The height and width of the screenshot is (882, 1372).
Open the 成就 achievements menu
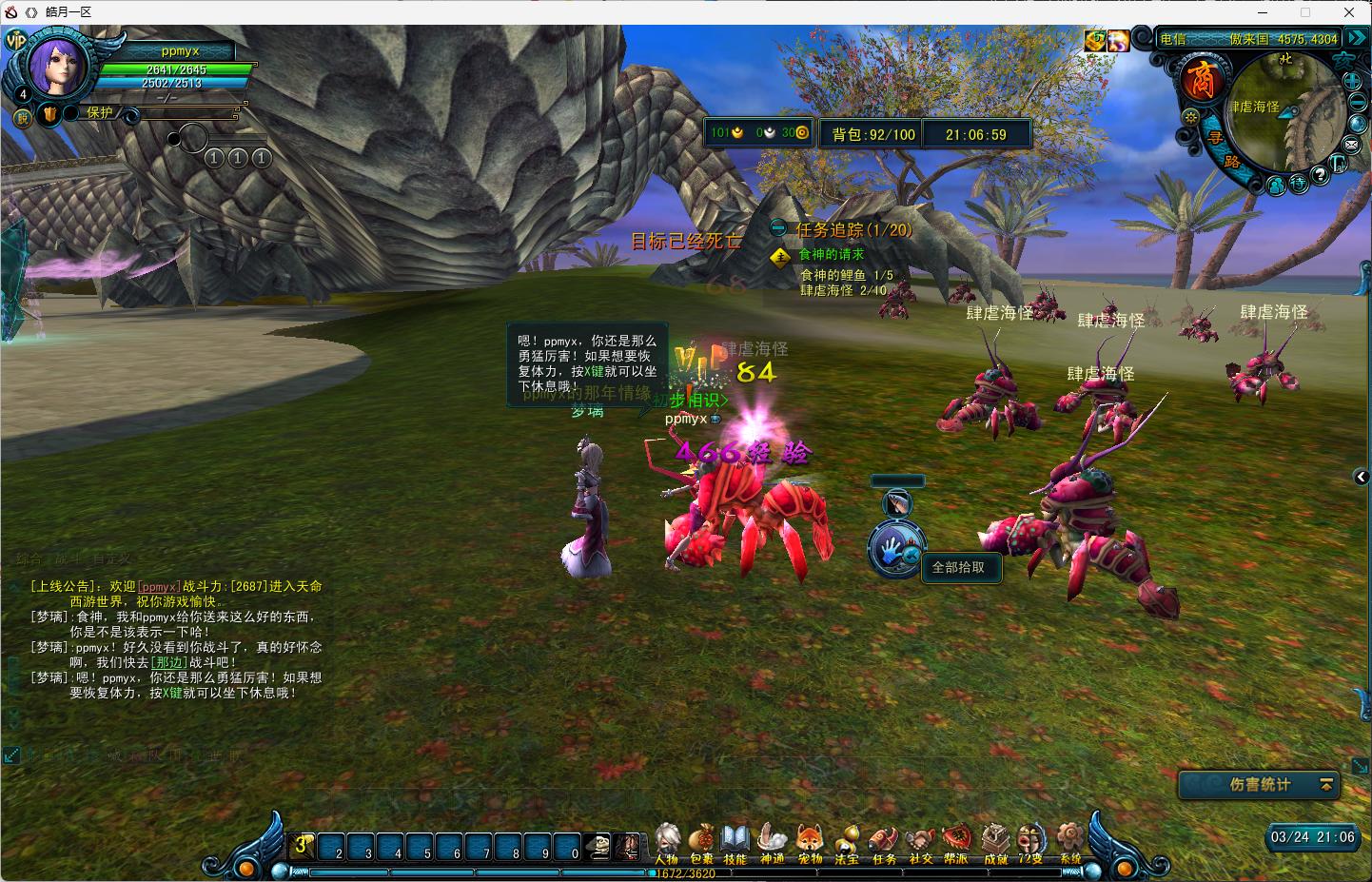[x=995, y=844]
